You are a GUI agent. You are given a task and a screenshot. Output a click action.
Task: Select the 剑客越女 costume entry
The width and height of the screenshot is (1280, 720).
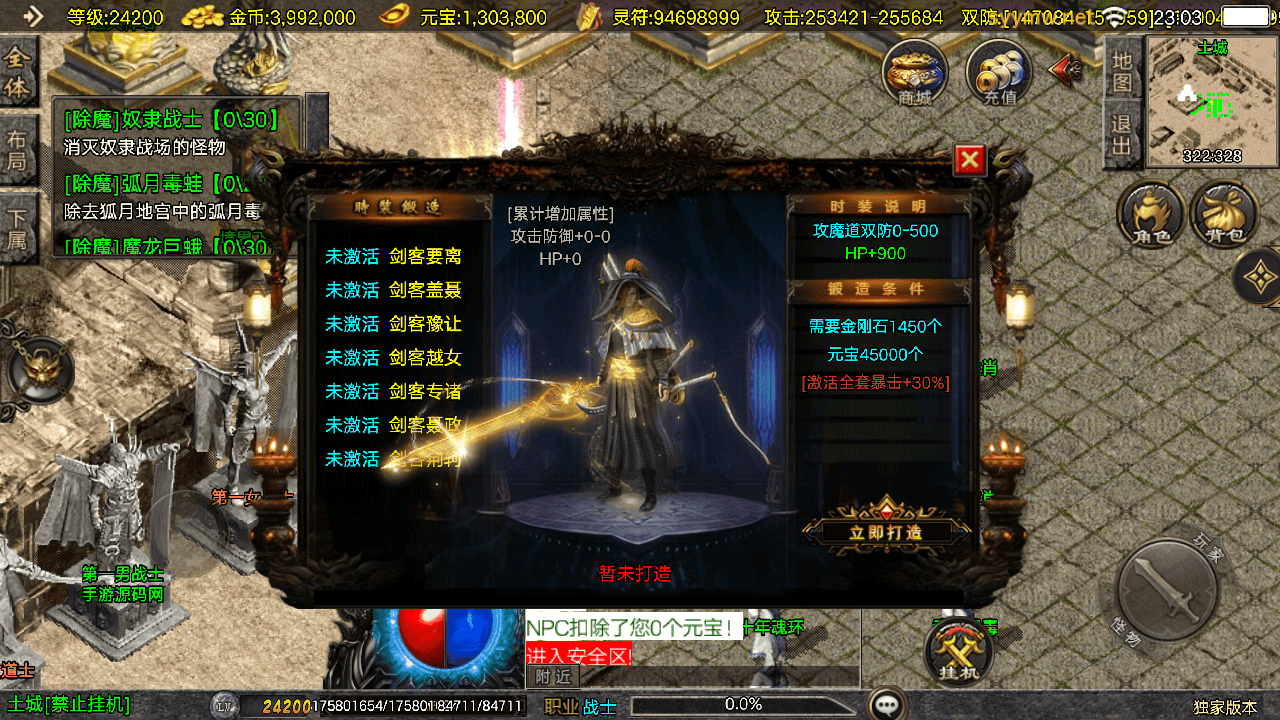pos(394,357)
